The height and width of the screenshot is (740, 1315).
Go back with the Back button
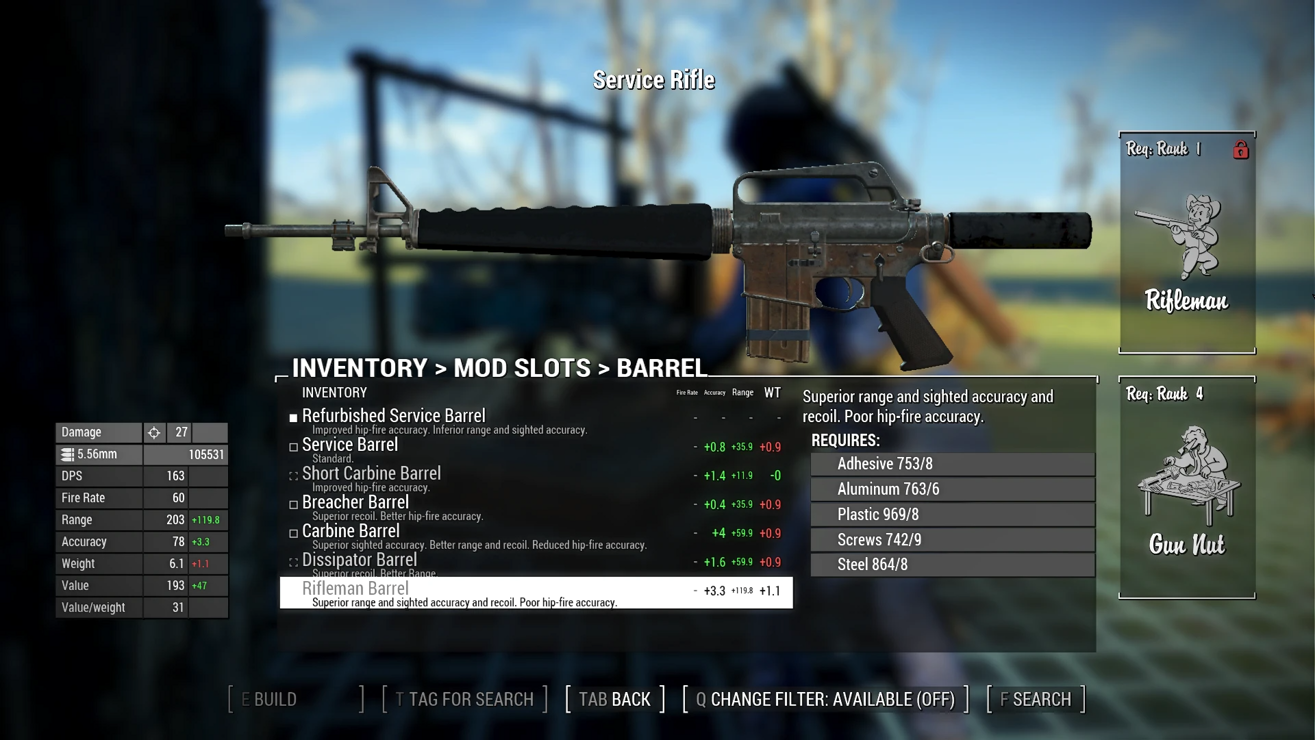pos(615,699)
